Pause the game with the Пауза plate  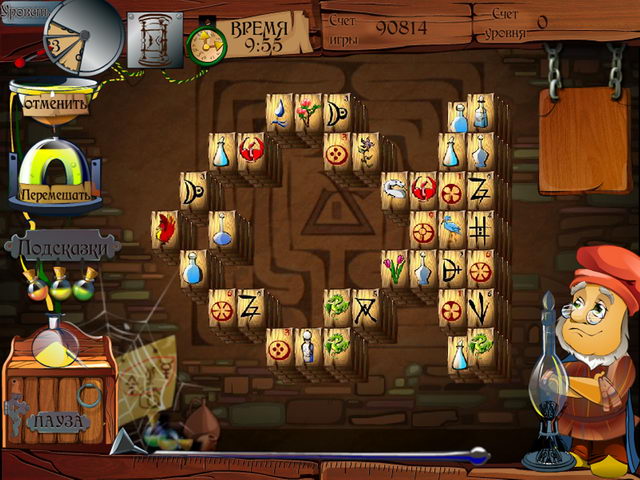click(60, 421)
